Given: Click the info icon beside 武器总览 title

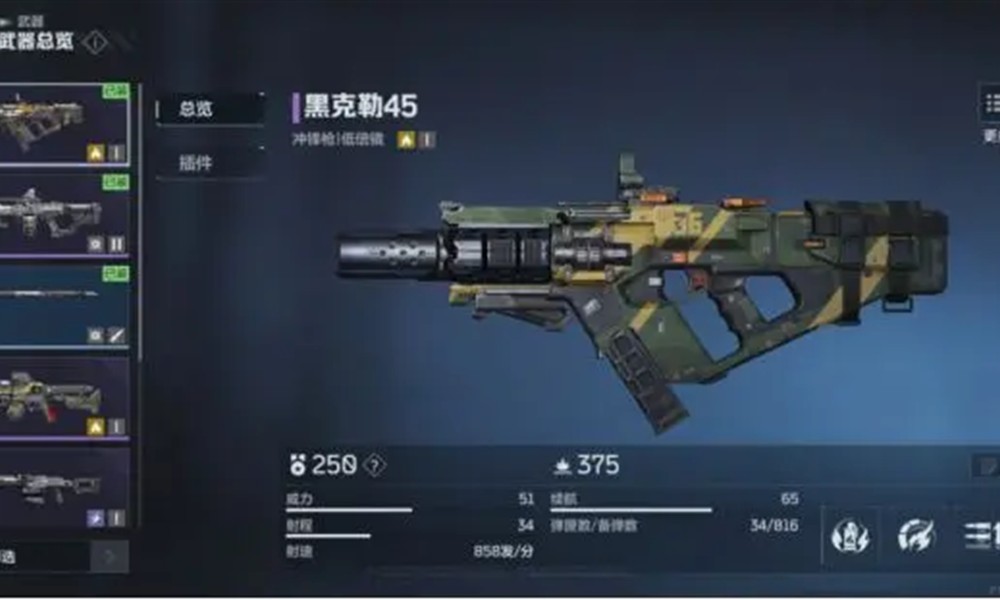Looking at the screenshot, I should point(95,43).
